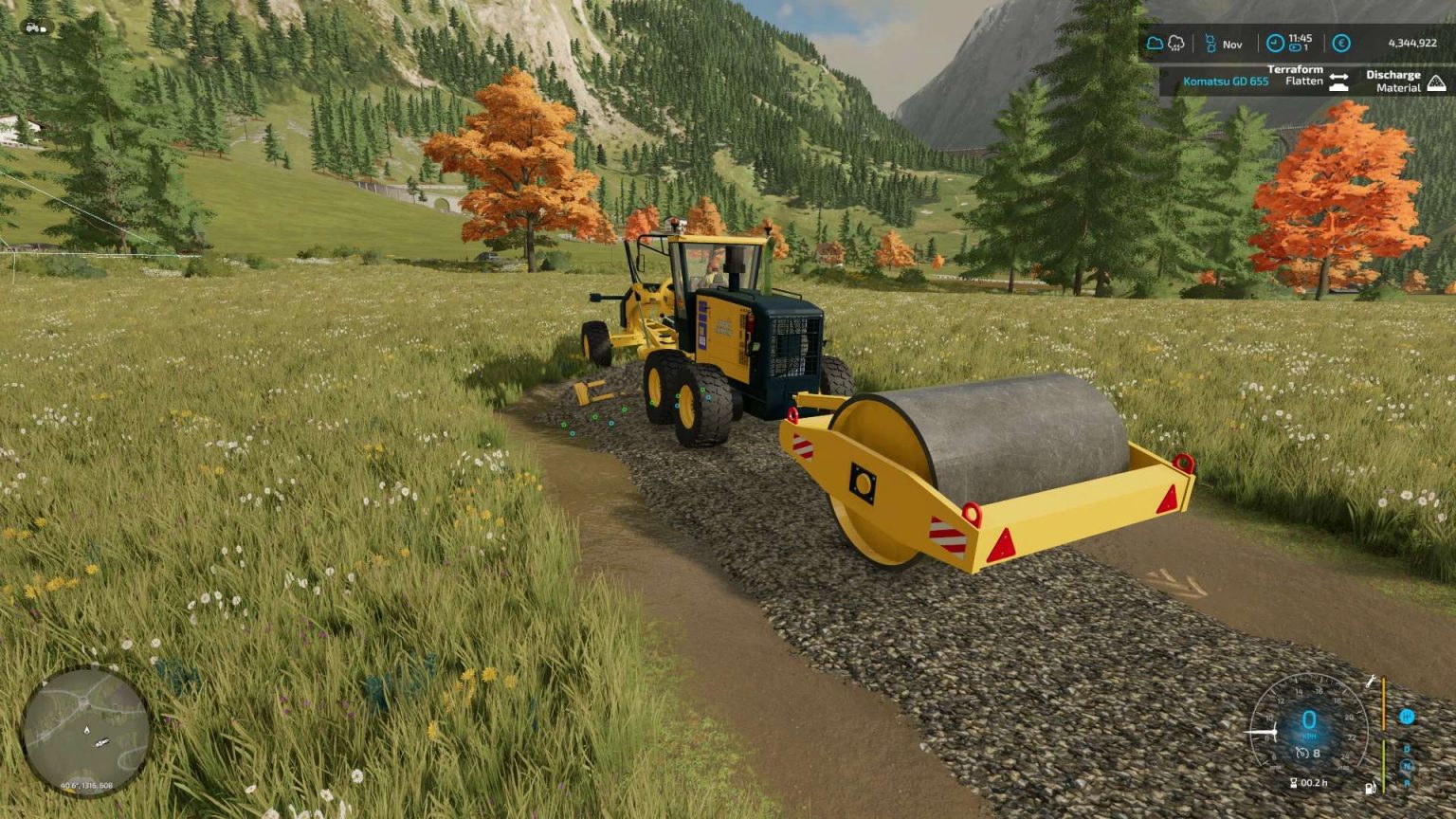Click the fuel pump icon

point(1371,788)
